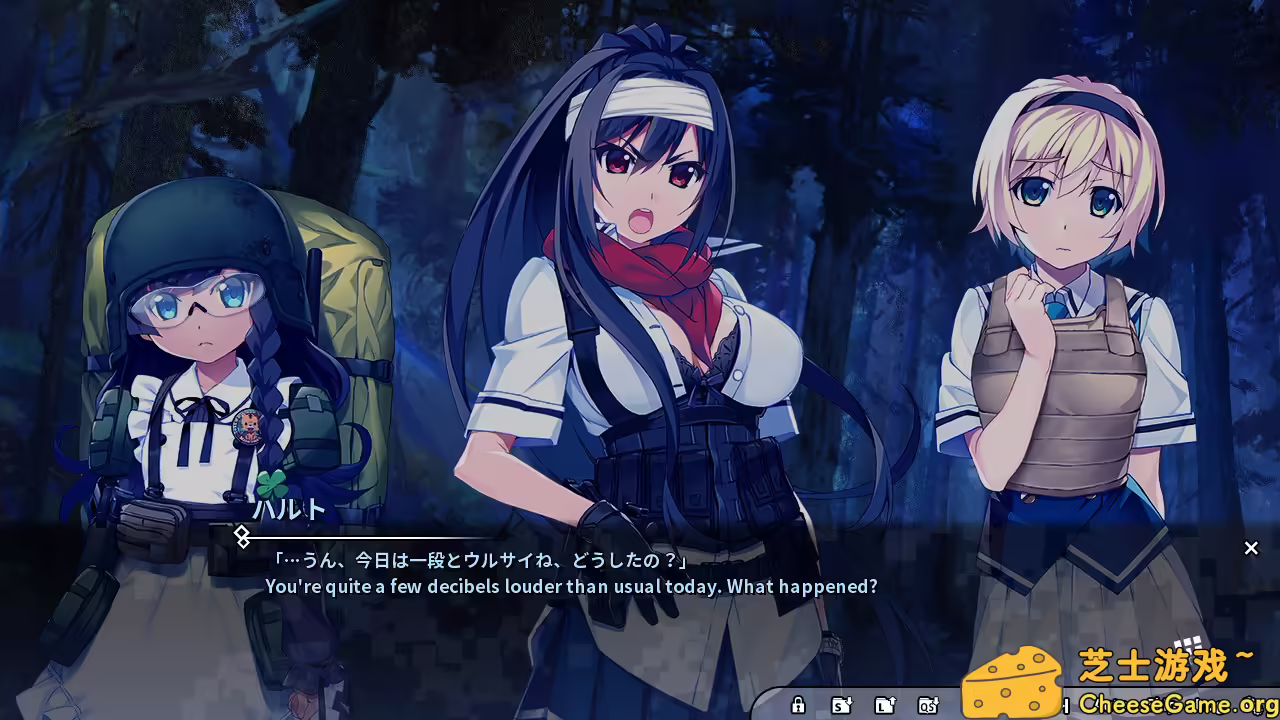Open the L load icon on the toolbar
The width and height of the screenshot is (1280, 720).
(885, 705)
